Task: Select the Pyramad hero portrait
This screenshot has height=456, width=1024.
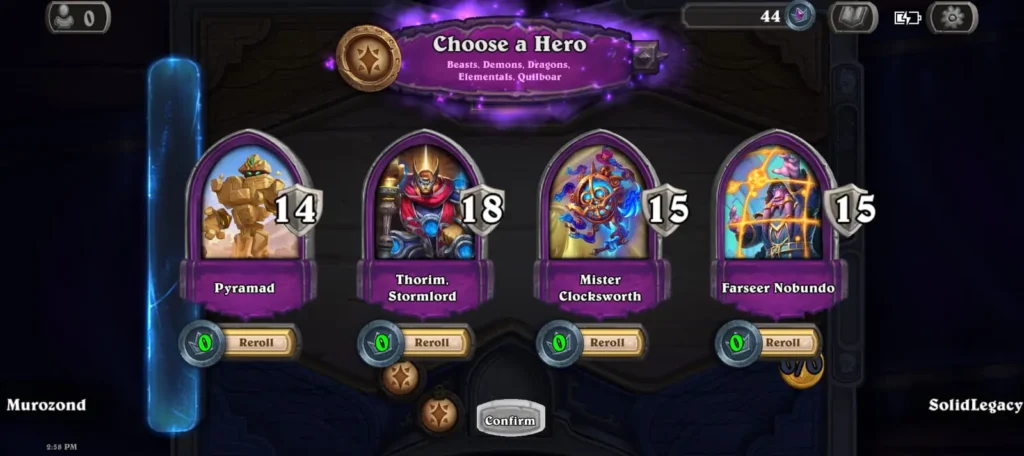Action: 246,203
